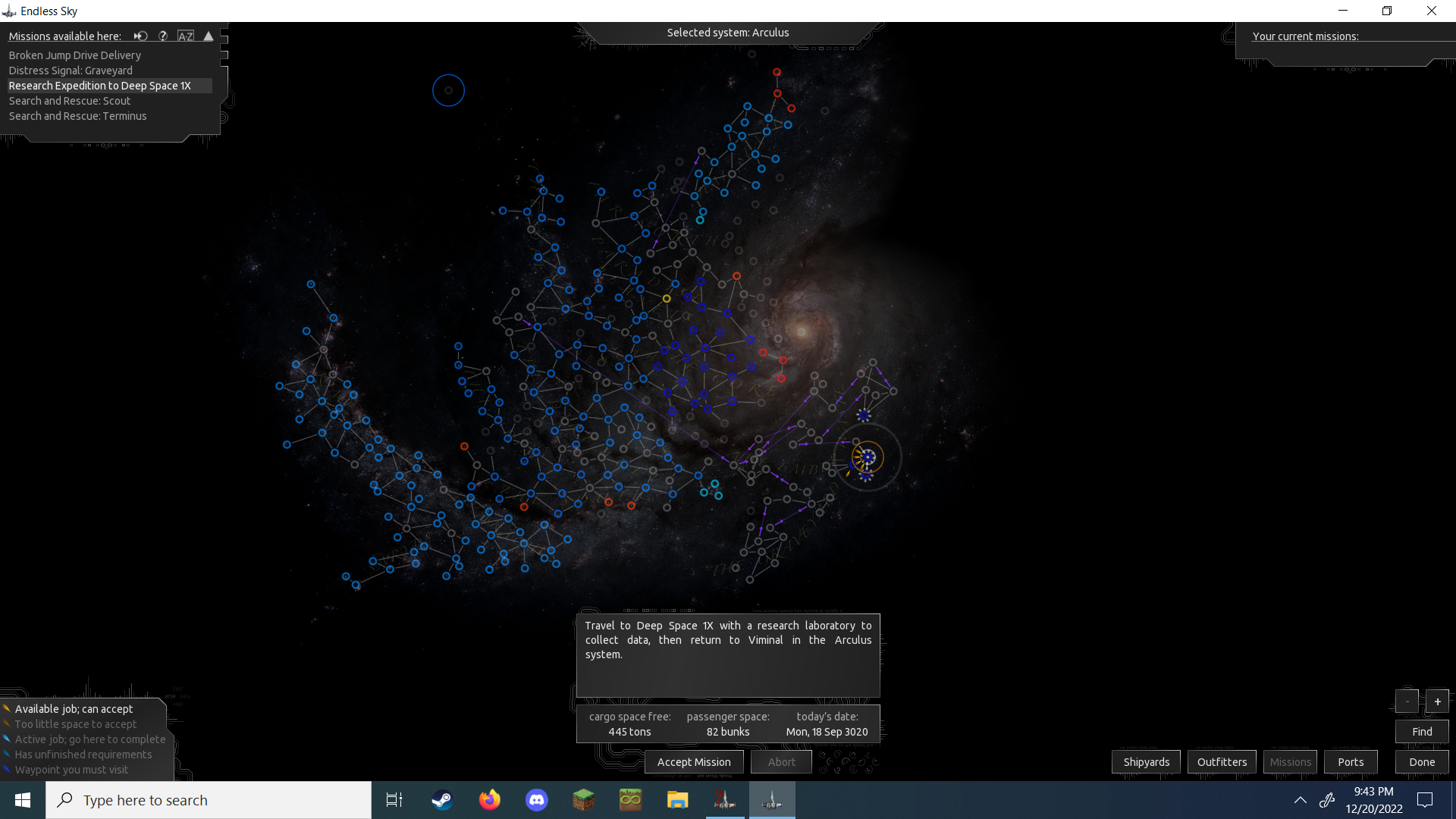The width and height of the screenshot is (1456, 819).
Task: Launch Steam from the taskbar
Action: (441, 800)
